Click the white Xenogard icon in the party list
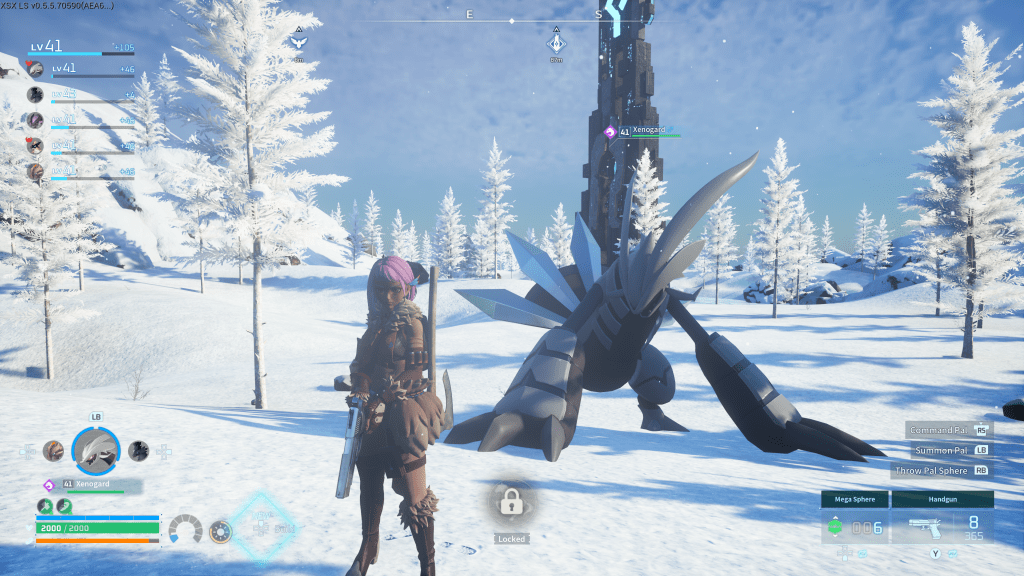1024x576 pixels. (x=36, y=69)
